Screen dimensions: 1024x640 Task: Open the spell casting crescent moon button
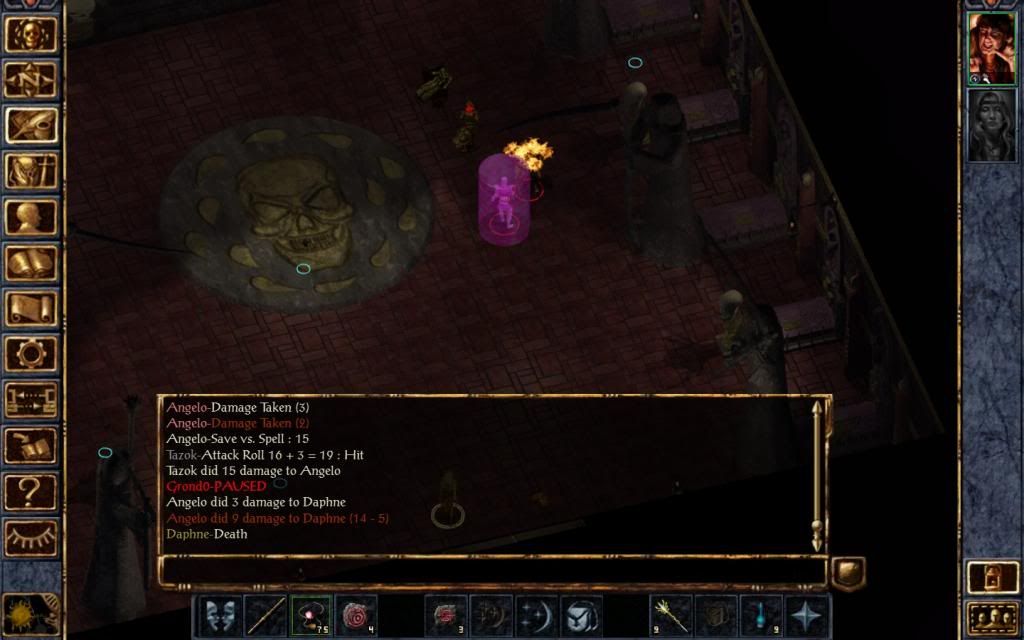pos(536,616)
